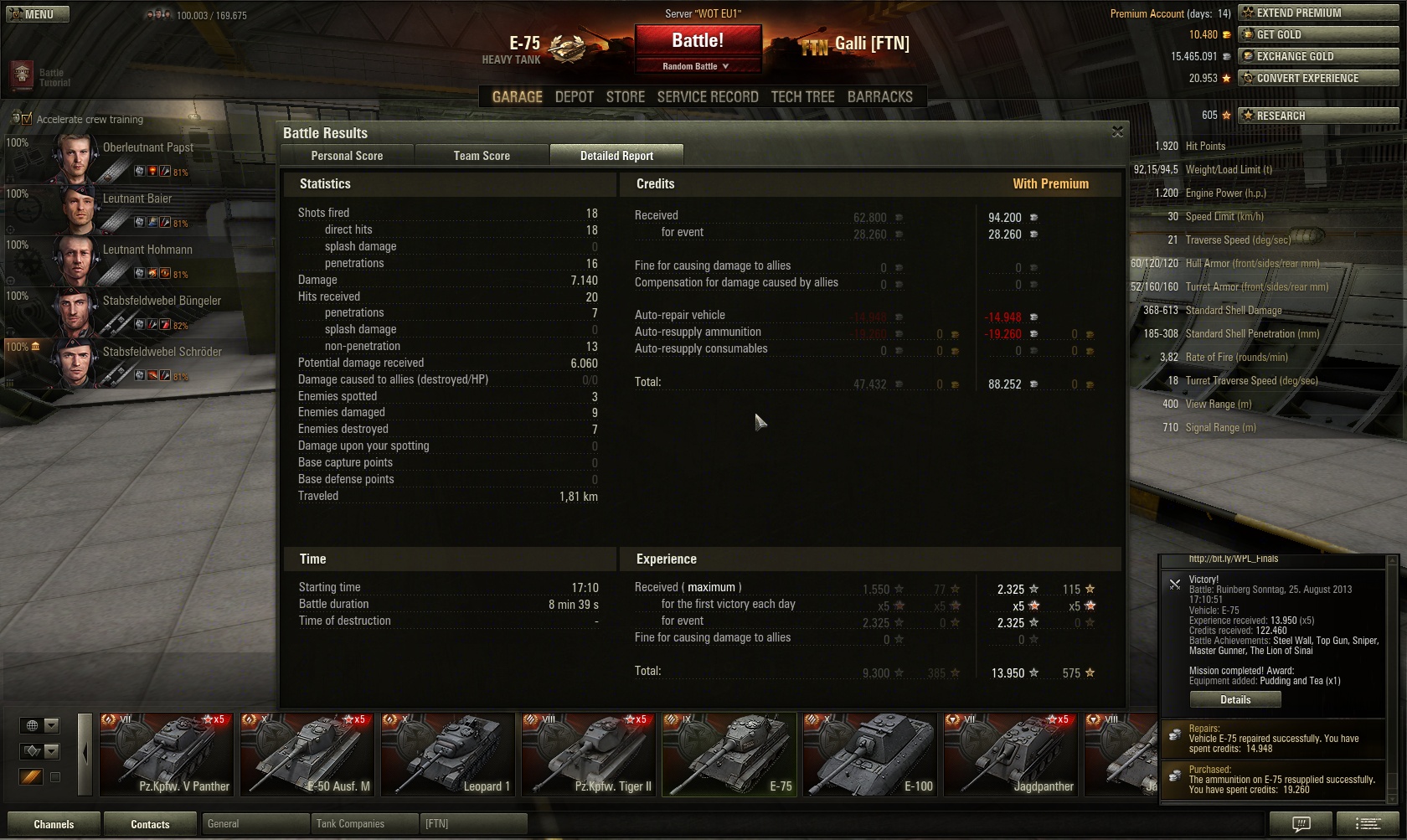Click Convert Experience button
1407x840 pixels.
[x=1318, y=78]
